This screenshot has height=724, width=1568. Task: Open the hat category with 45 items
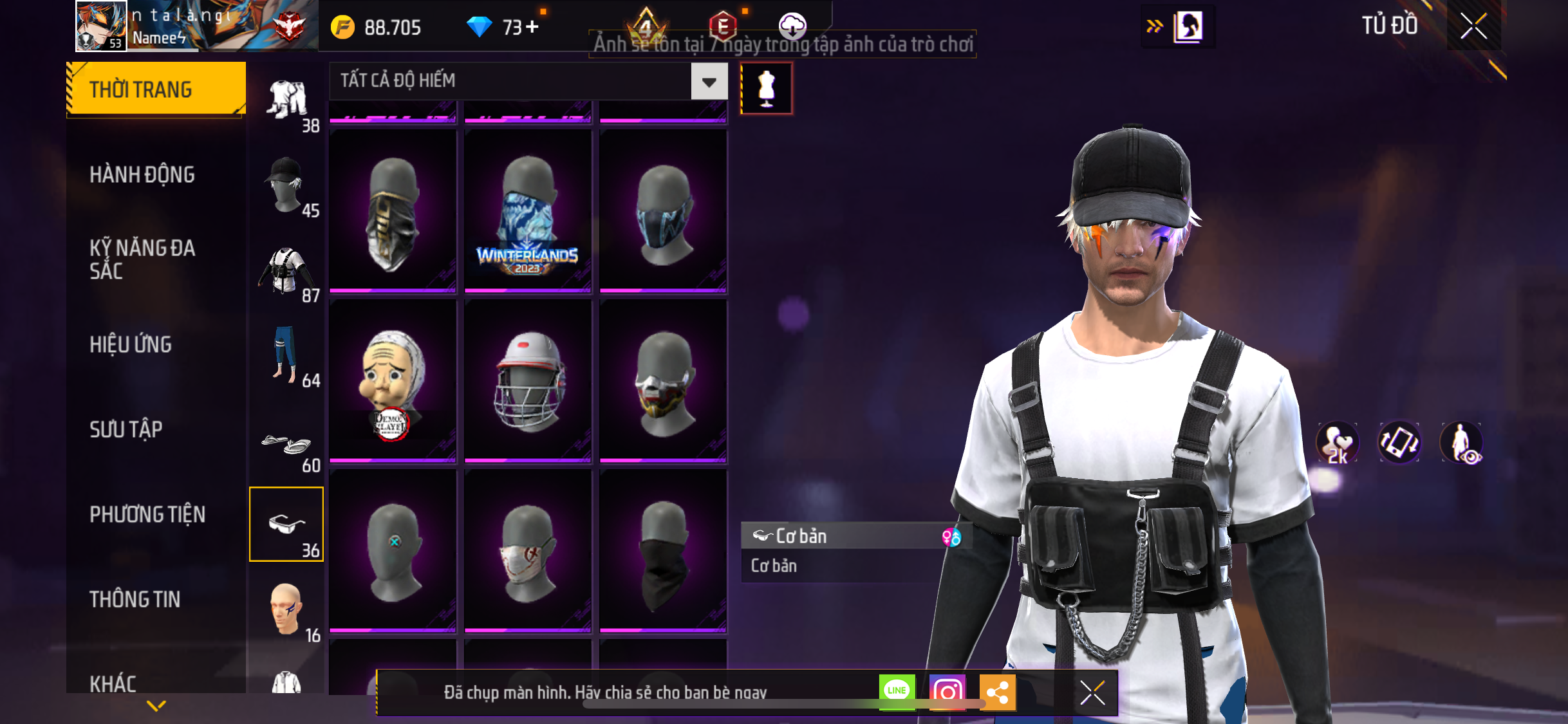click(x=287, y=185)
